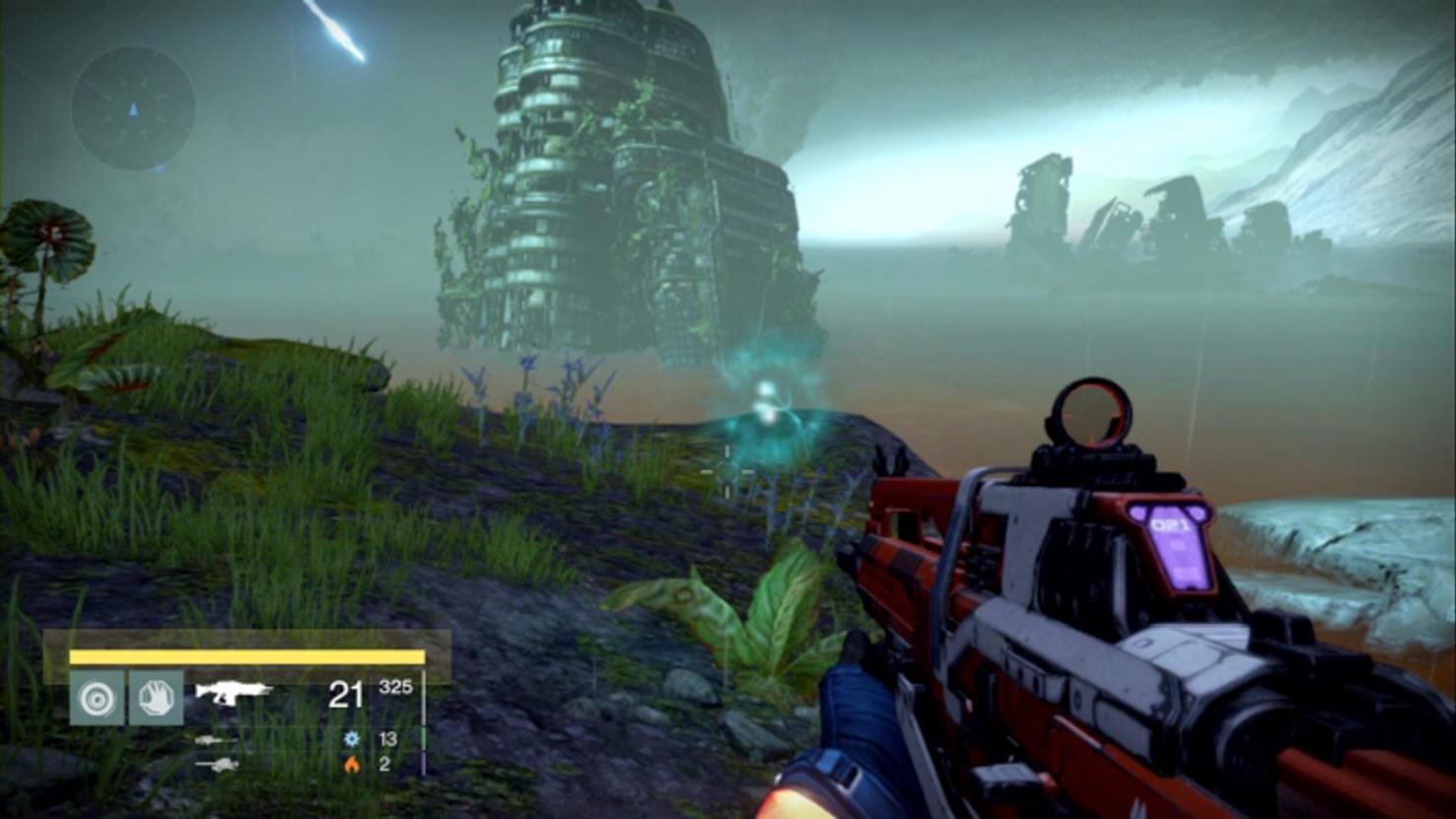The image size is (1456, 819).
Task: Switch to the special weapon icon
Action: (215, 739)
